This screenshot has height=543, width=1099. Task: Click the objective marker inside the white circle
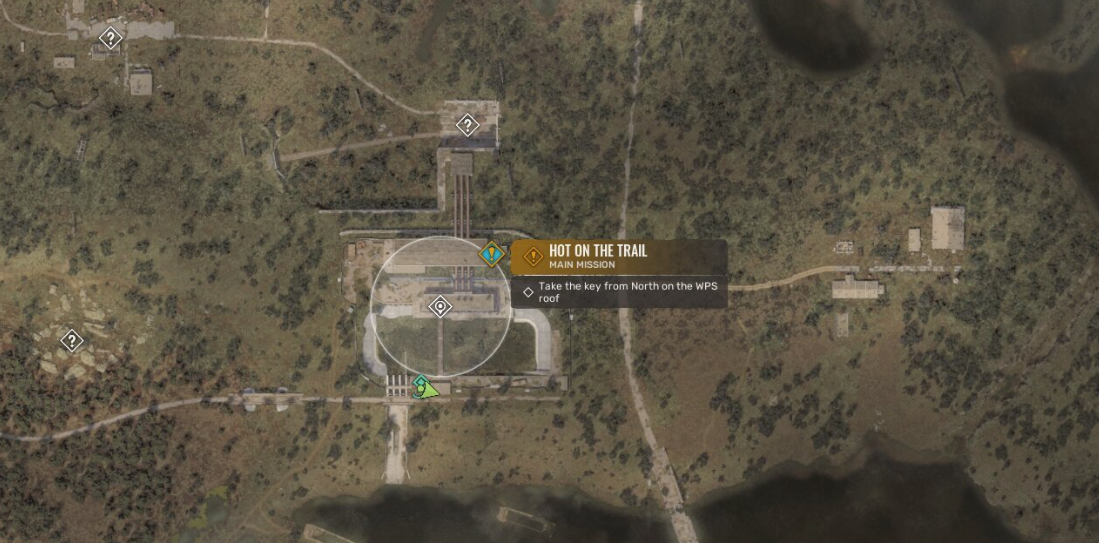pos(439,307)
